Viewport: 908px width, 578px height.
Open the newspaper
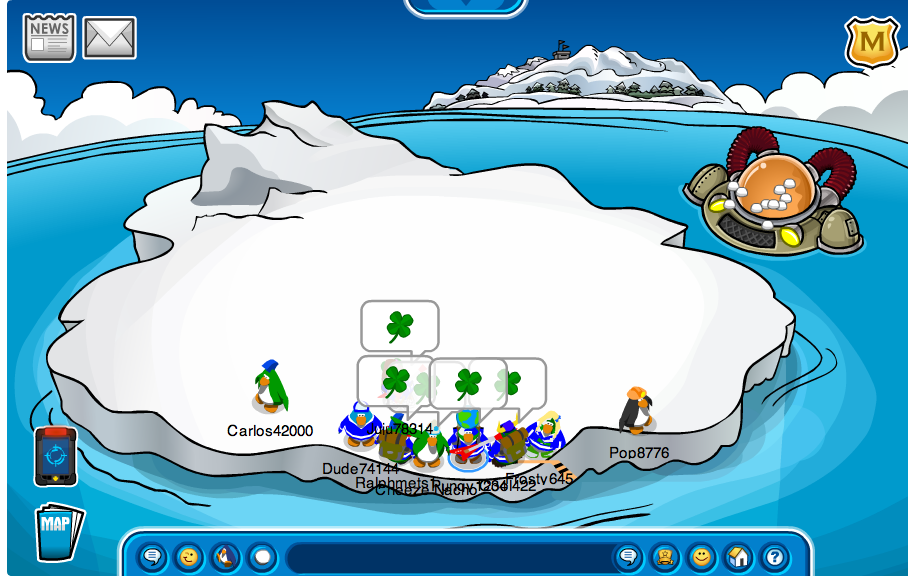pyautogui.click(x=49, y=37)
